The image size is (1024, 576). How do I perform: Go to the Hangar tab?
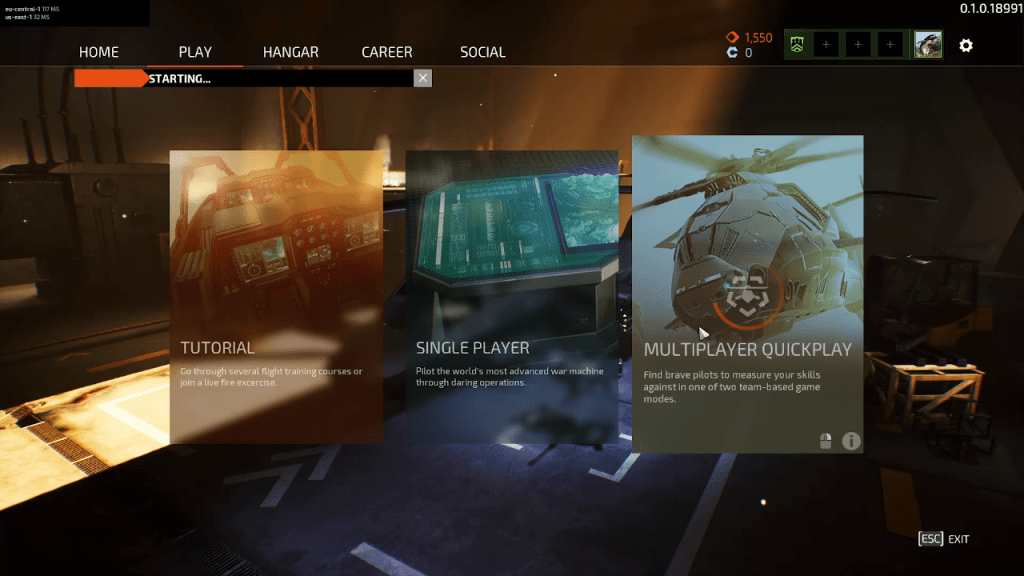coord(291,52)
